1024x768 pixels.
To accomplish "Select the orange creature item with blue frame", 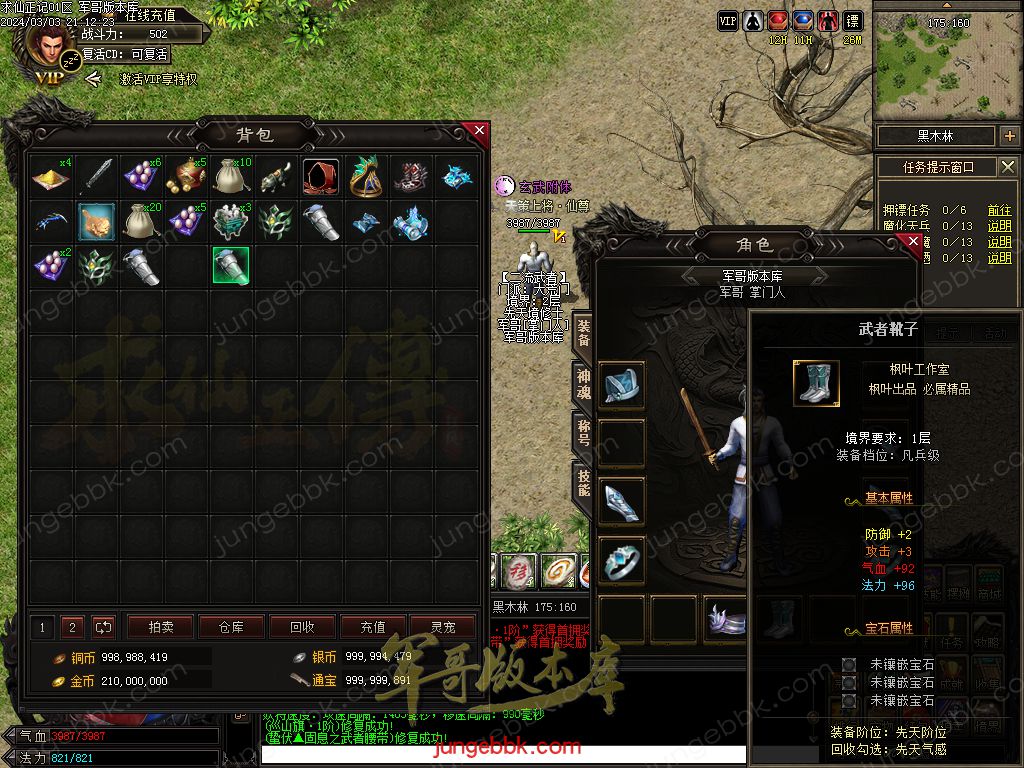I will (97, 221).
